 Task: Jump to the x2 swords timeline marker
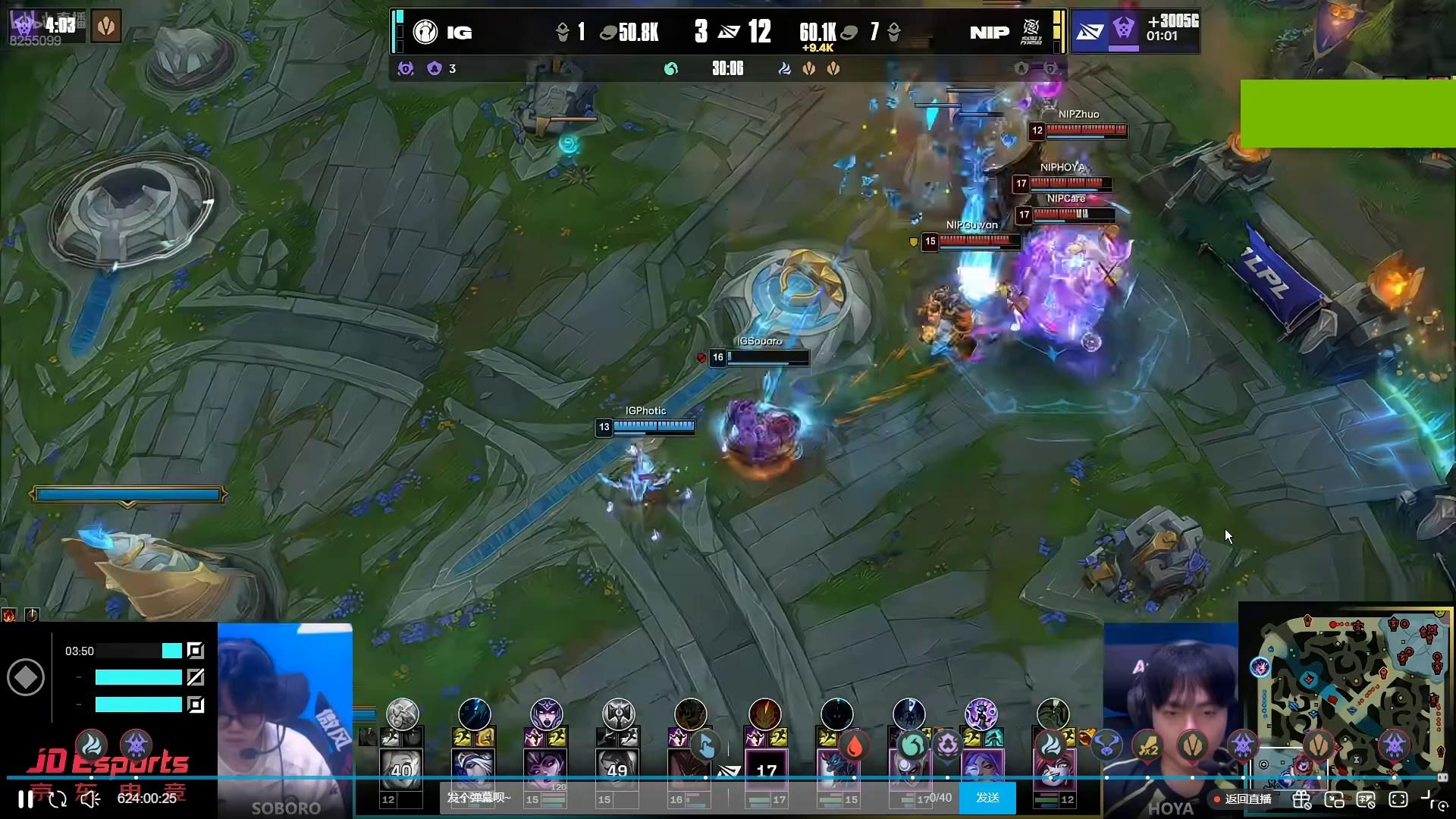click(1147, 747)
